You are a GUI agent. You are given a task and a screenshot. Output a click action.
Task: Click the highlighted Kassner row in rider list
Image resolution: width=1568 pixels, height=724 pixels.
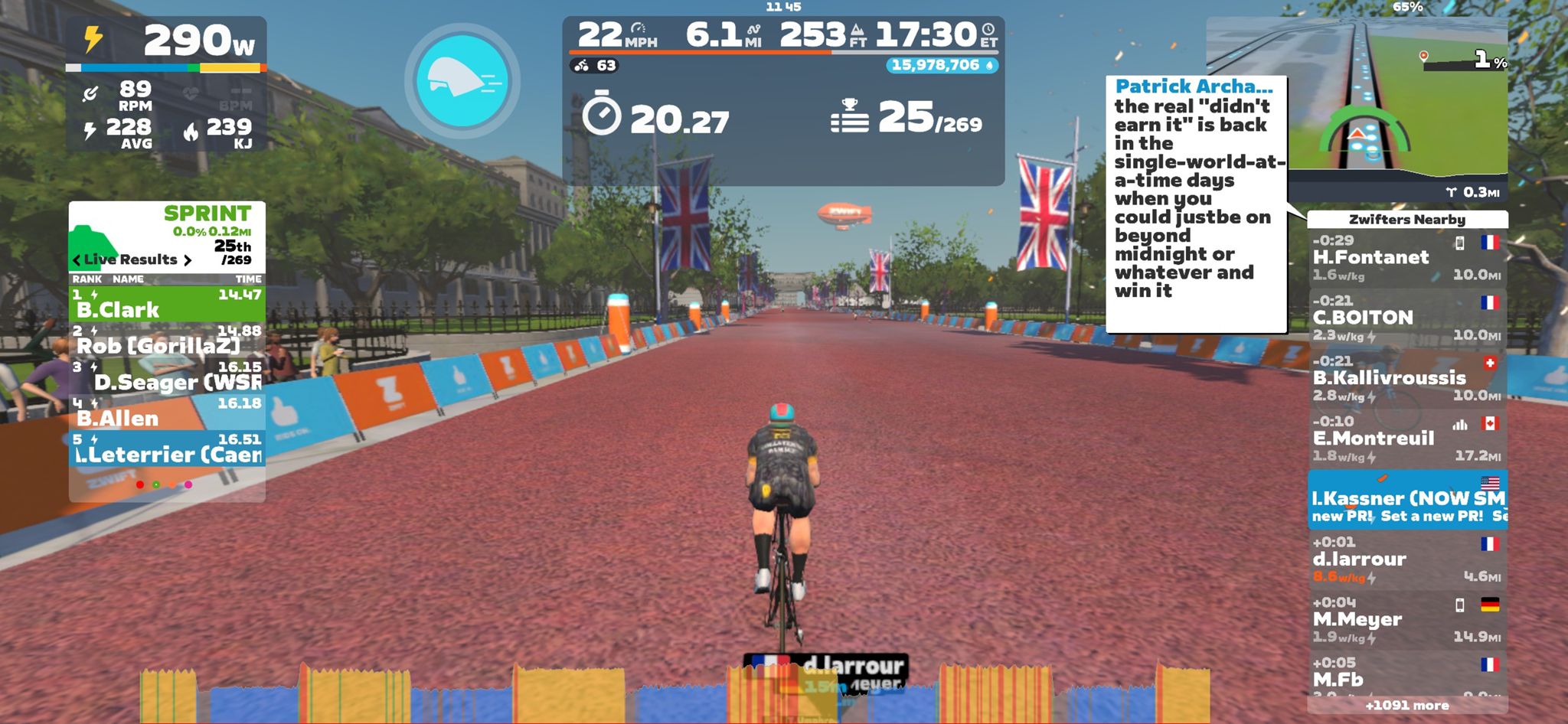[1406, 499]
